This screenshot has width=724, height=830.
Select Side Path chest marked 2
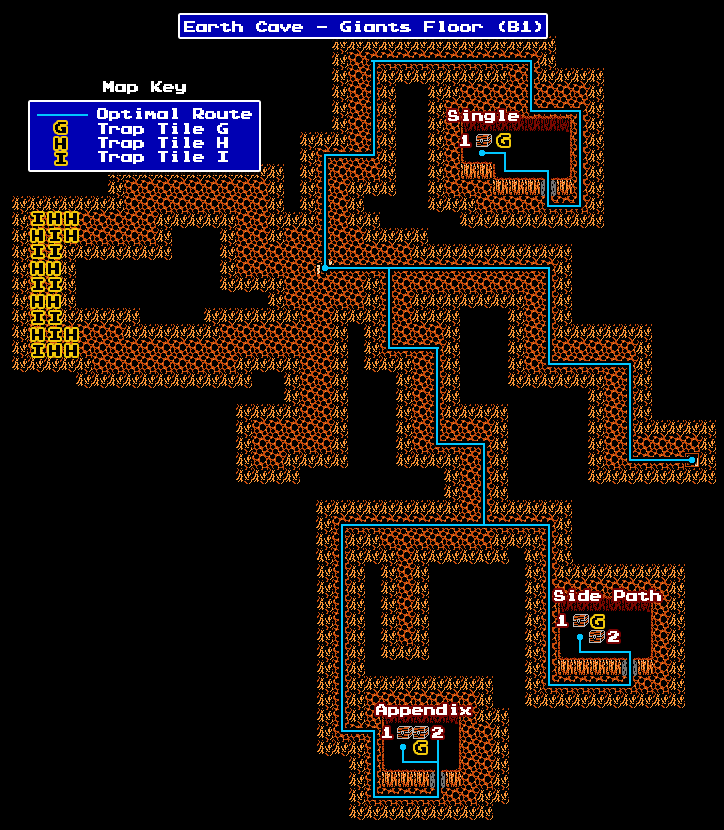(x=597, y=636)
